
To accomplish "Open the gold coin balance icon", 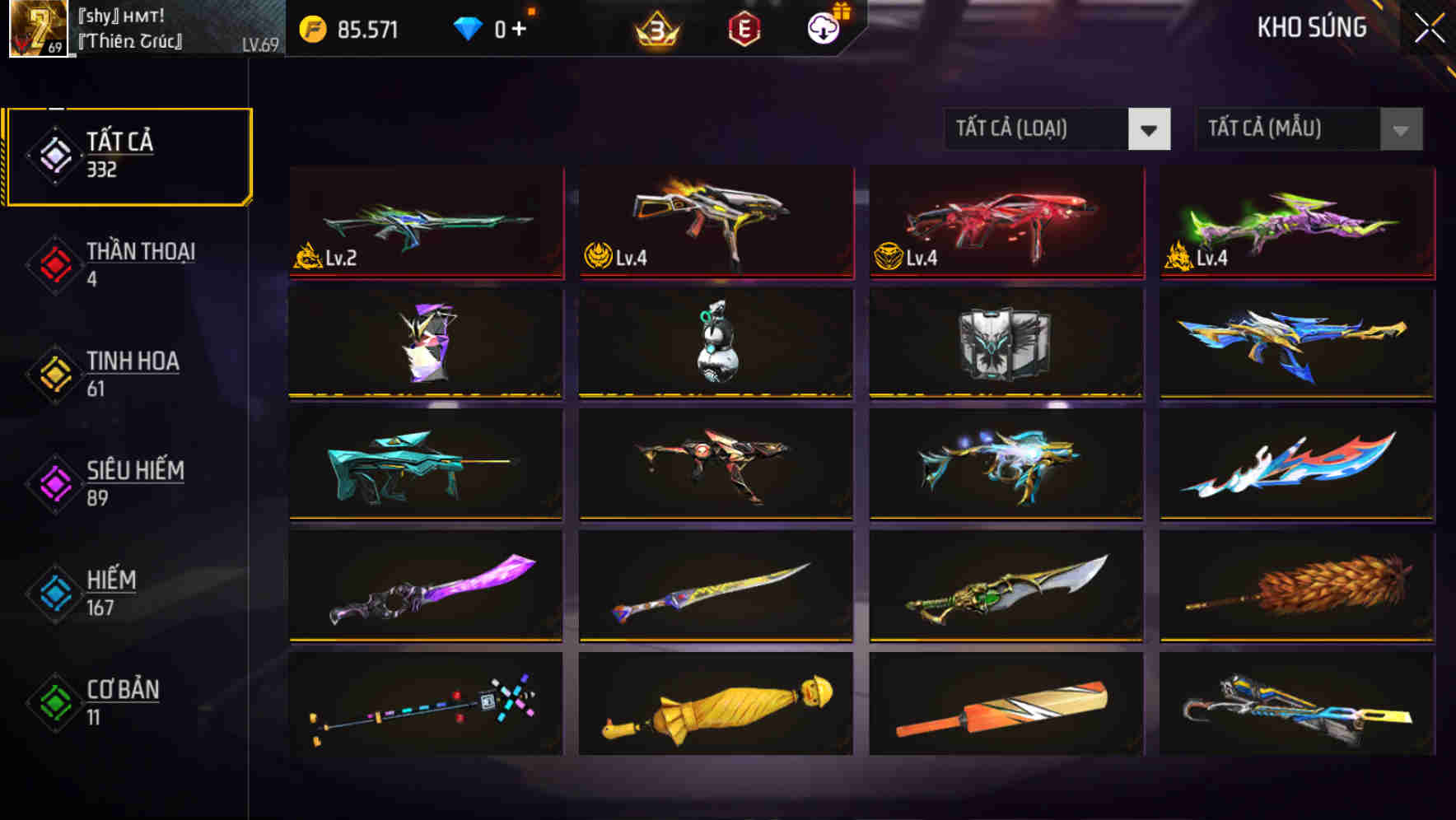I will (311, 28).
